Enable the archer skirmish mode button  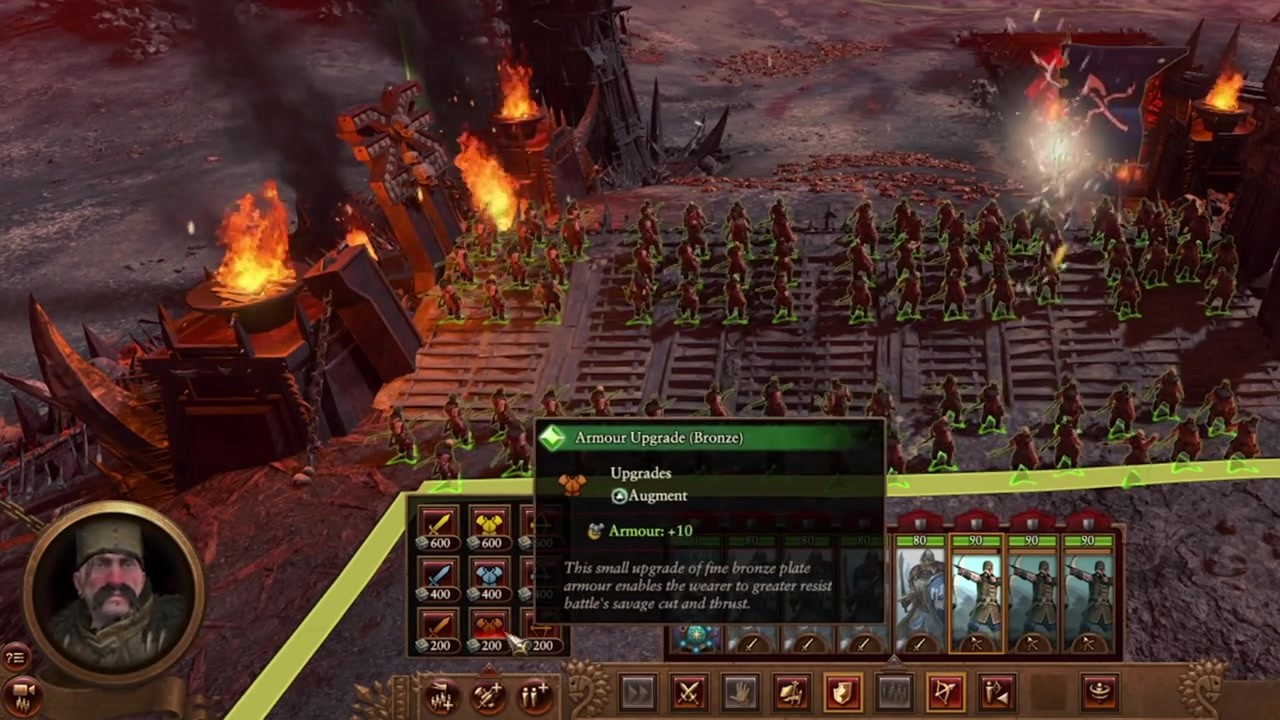[998, 692]
